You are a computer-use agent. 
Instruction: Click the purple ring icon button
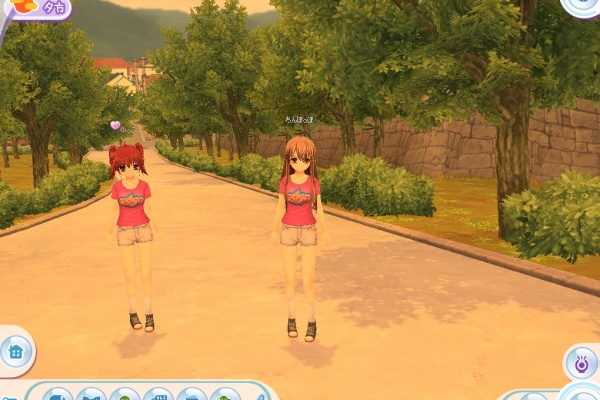(x=581, y=364)
